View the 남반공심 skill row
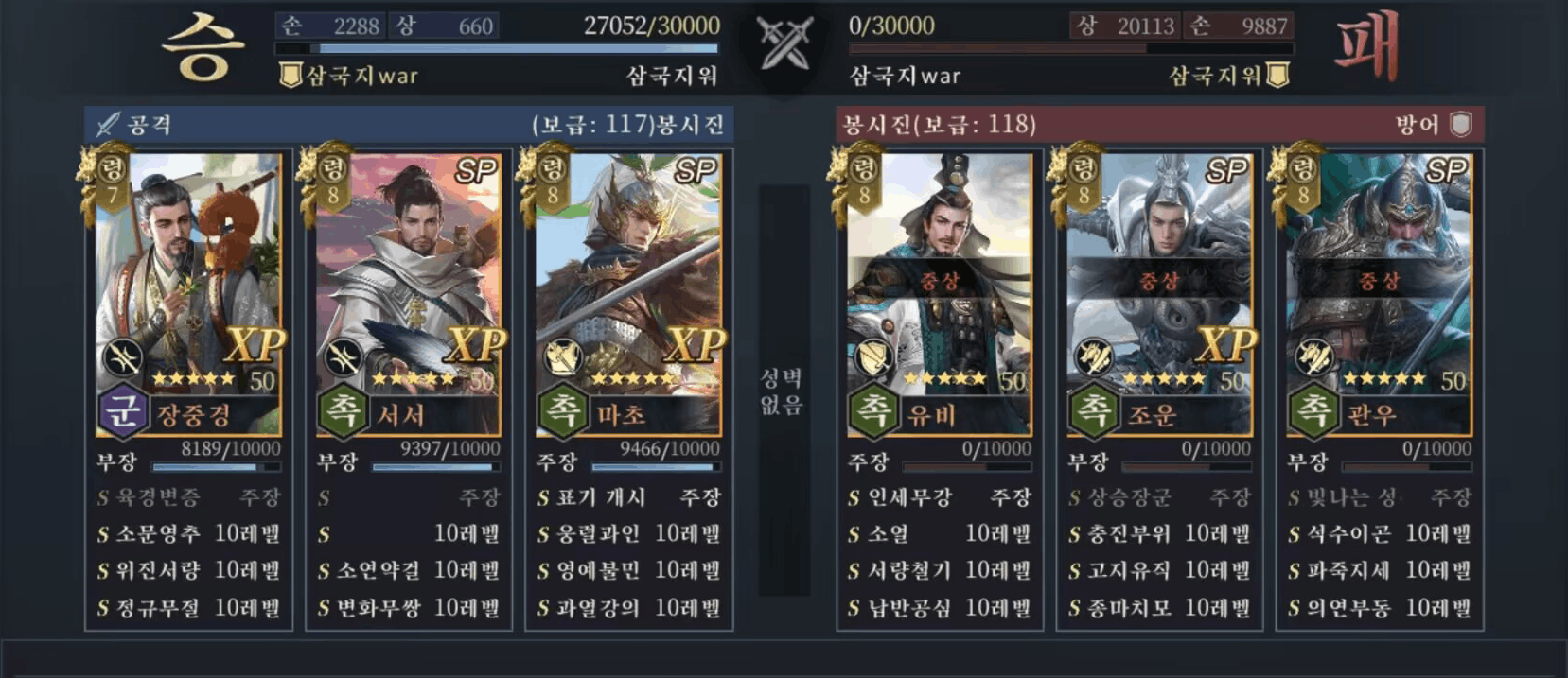This screenshot has width=1568, height=678. tap(940, 608)
